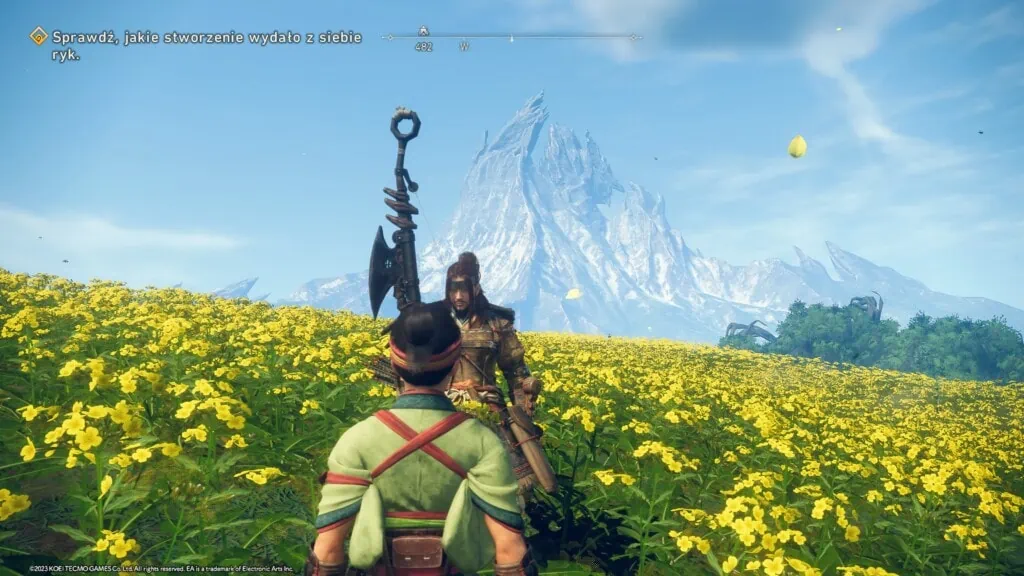Select the compass waypoint marker above 482
Screen dimensions: 1024x576
(423, 32)
